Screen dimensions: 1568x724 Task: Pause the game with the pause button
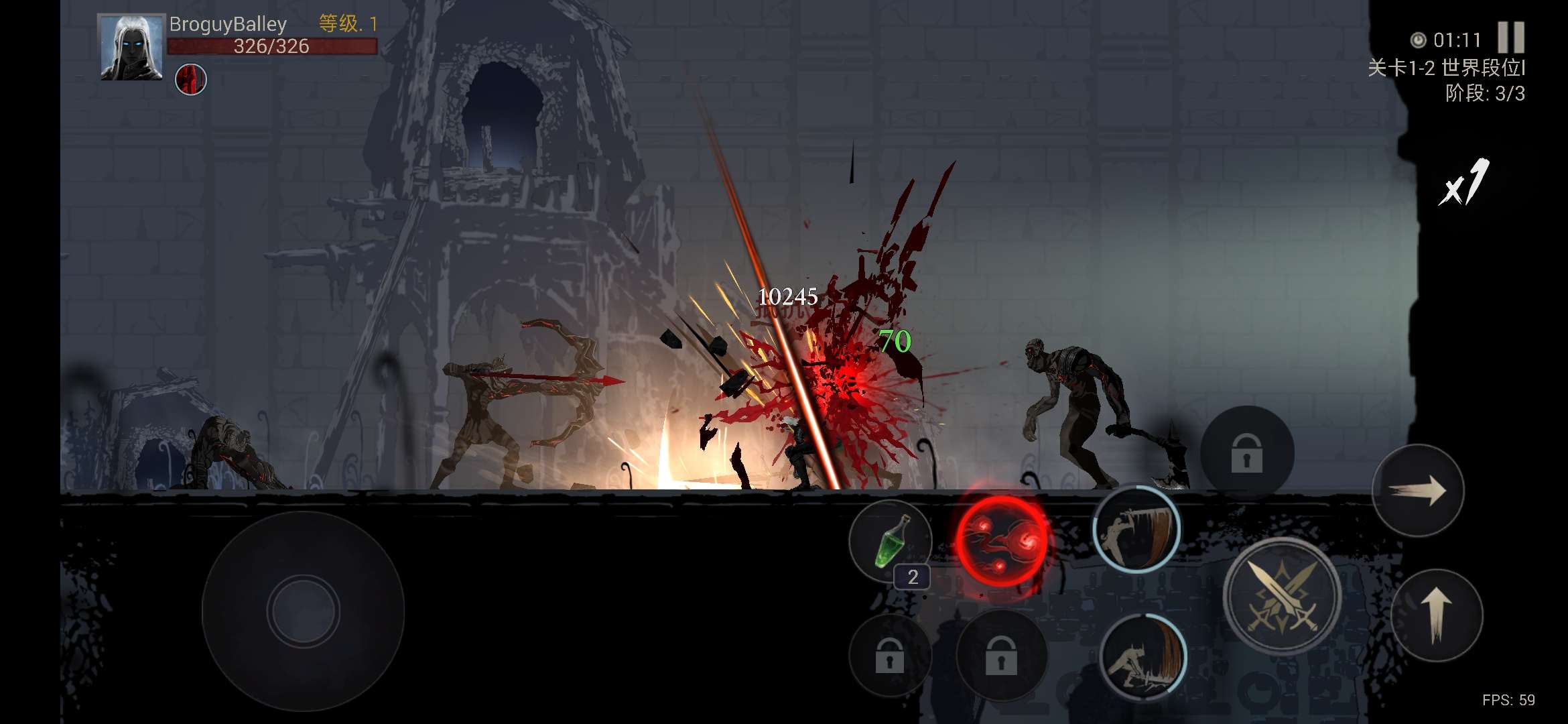click(1510, 38)
